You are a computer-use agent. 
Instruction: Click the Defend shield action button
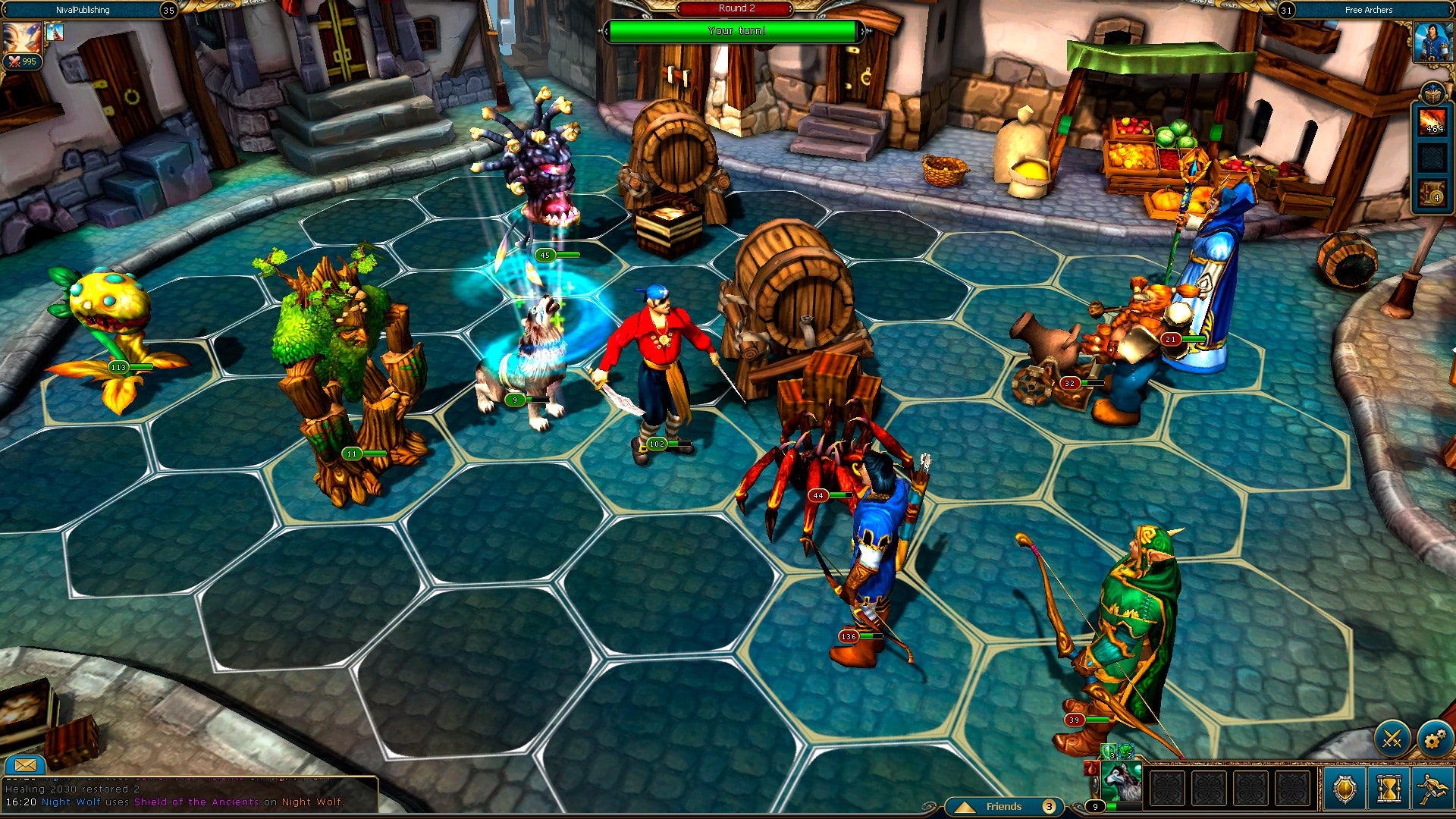(x=1345, y=789)
